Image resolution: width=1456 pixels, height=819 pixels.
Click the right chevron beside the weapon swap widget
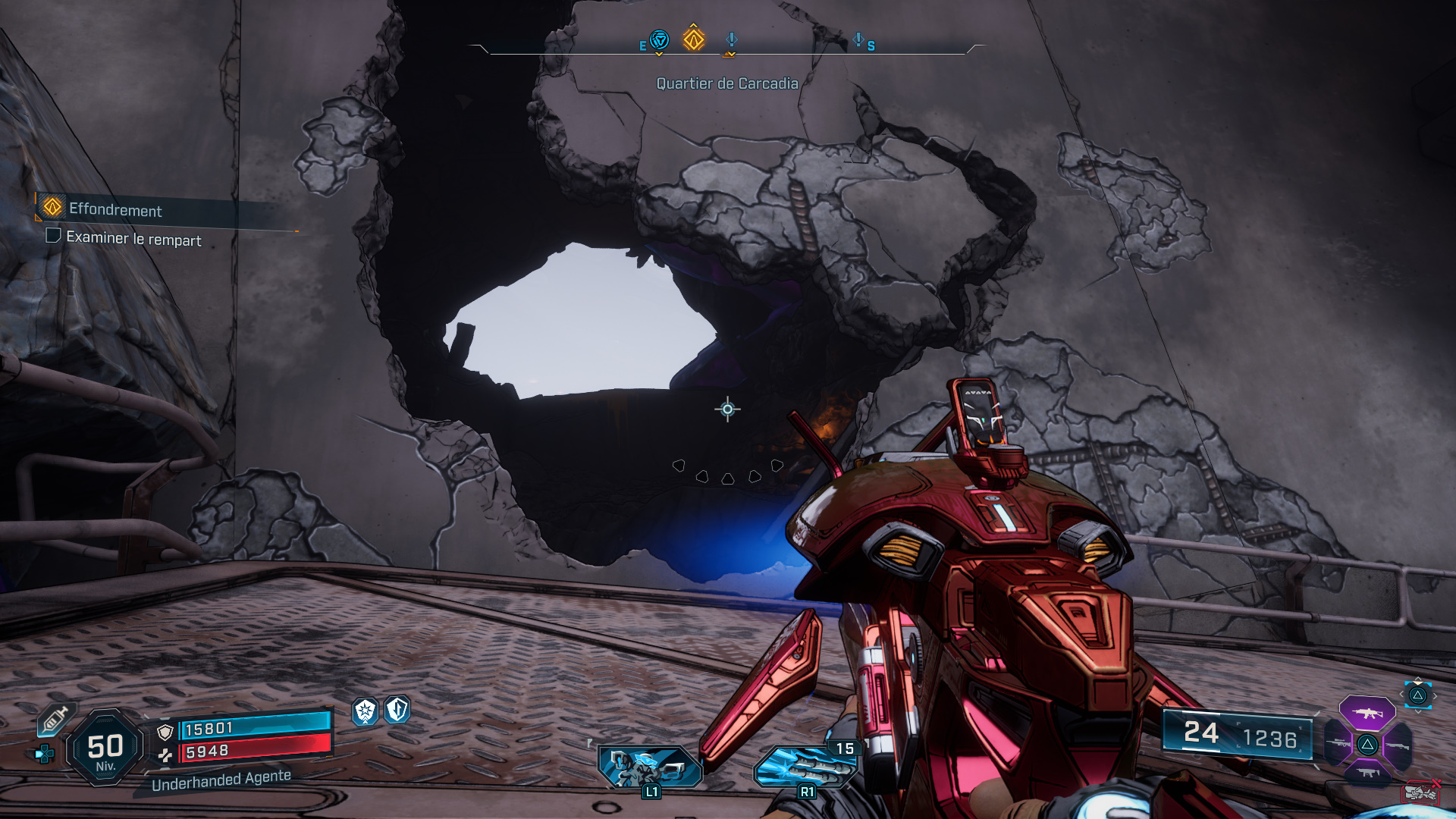[x=1436, y=695]
